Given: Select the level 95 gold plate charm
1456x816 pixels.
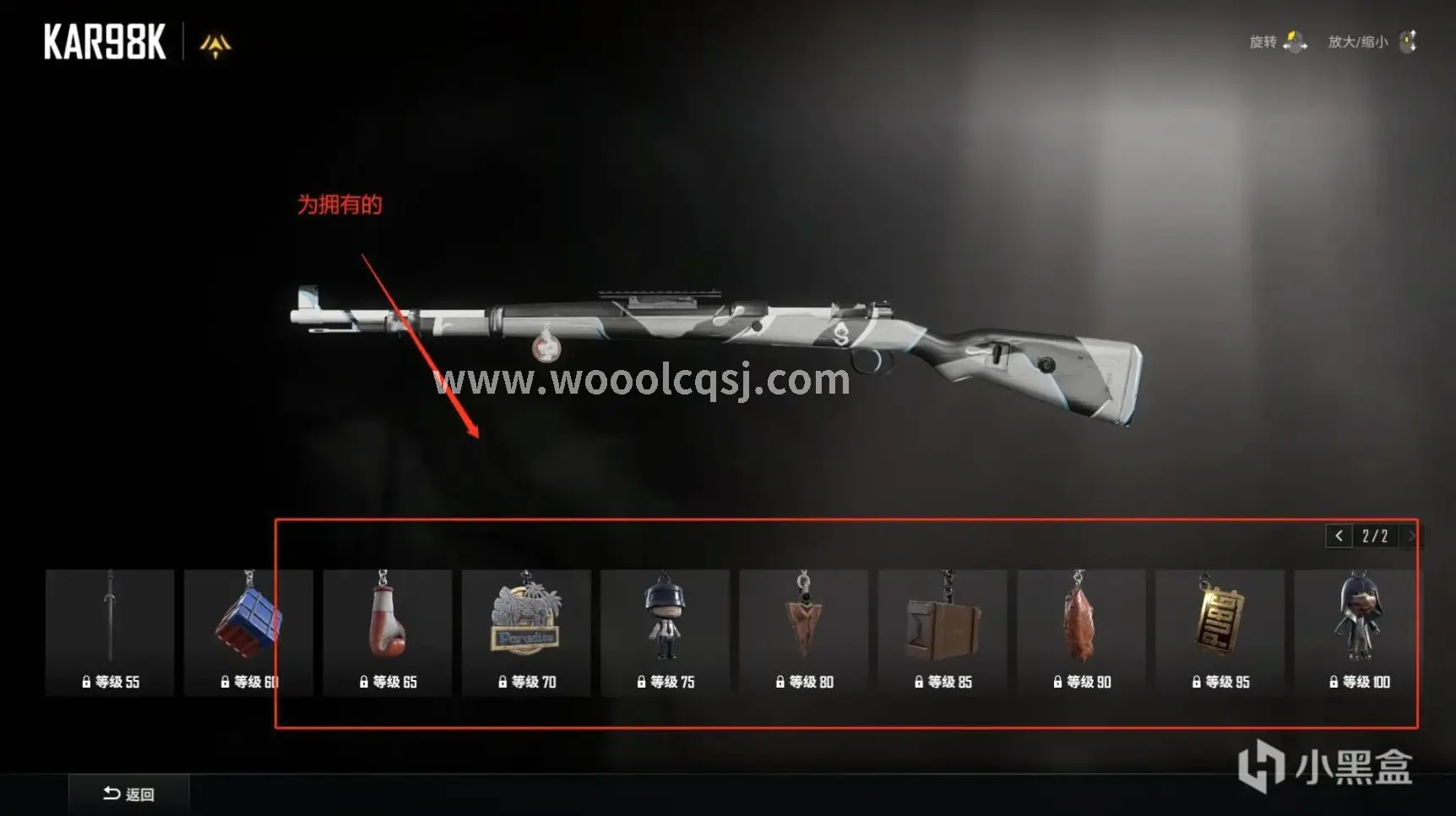Looking at the screenshot, I should tap(1220, 632).
